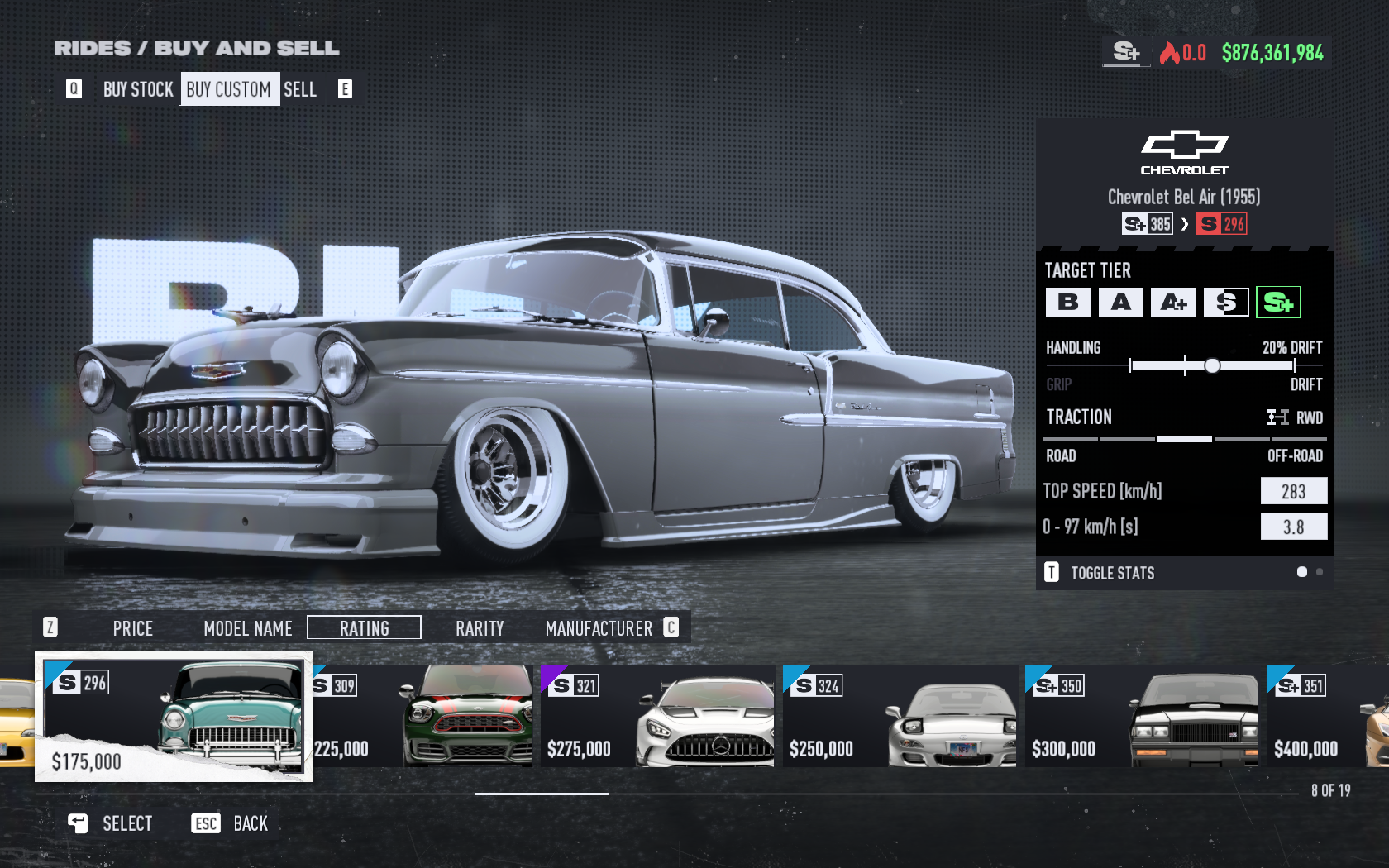
Task: Toggle the car stats panel
Action: pyautogui.click(x=1111, y=573)
